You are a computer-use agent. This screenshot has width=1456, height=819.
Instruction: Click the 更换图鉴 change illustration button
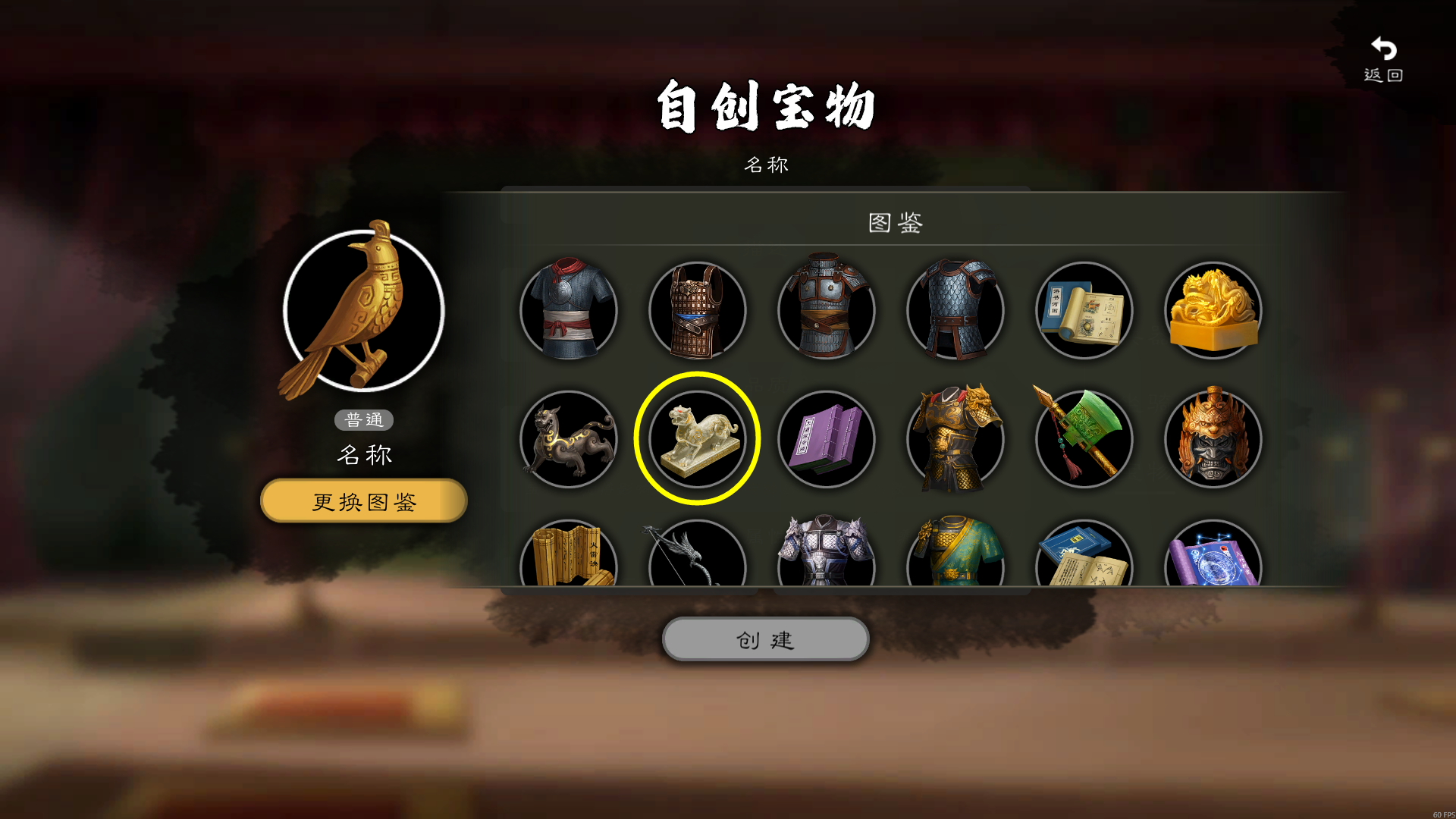[x=362, y=500]
